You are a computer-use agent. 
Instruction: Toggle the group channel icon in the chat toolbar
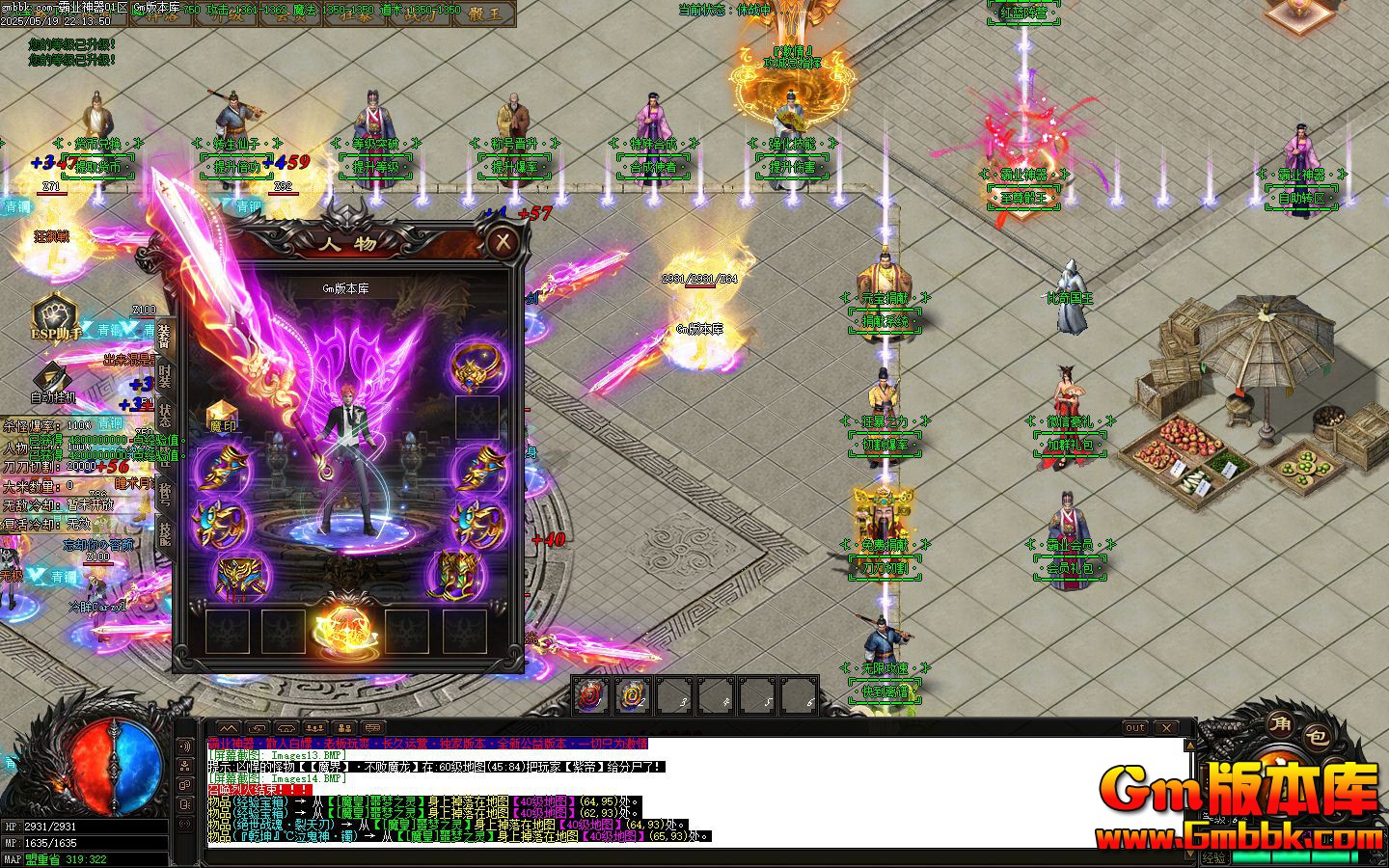tap(315, 729)
